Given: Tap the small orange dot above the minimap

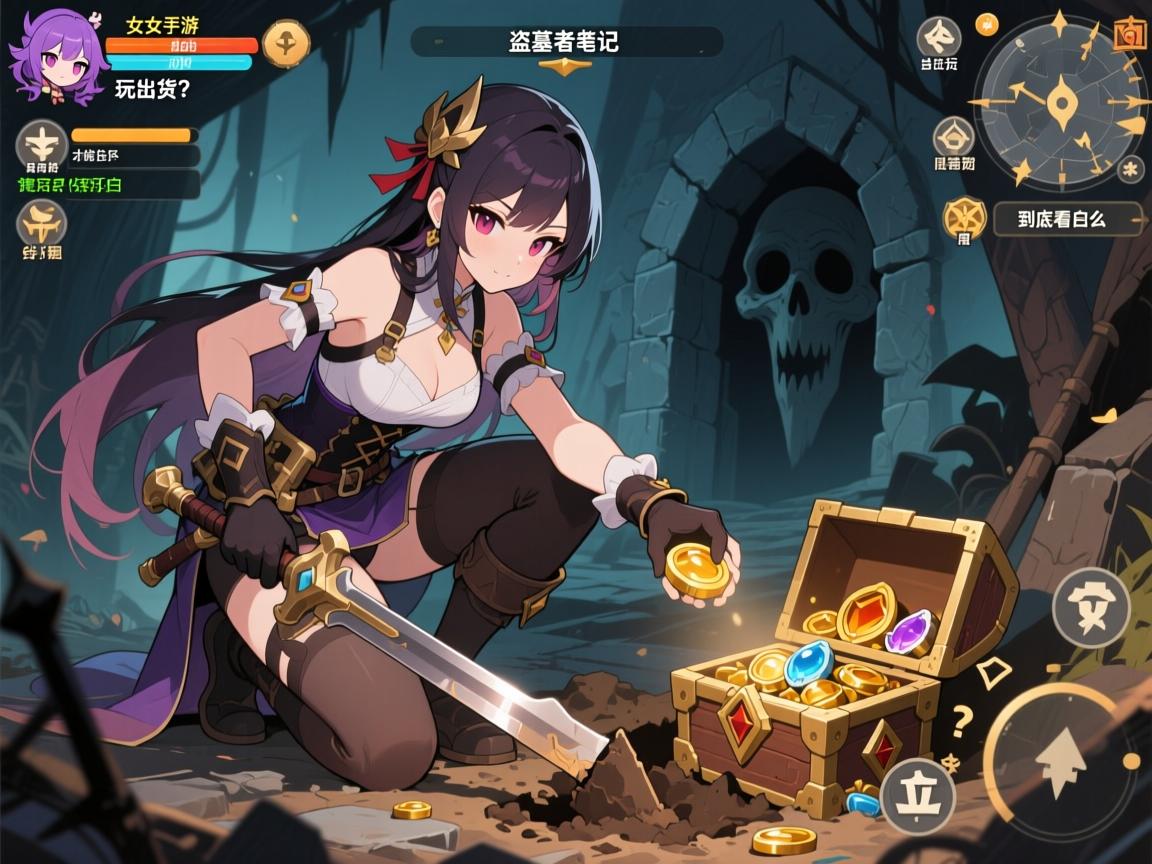Looking at the screenshot, I should pyautogui.click(x=986, y=21).
